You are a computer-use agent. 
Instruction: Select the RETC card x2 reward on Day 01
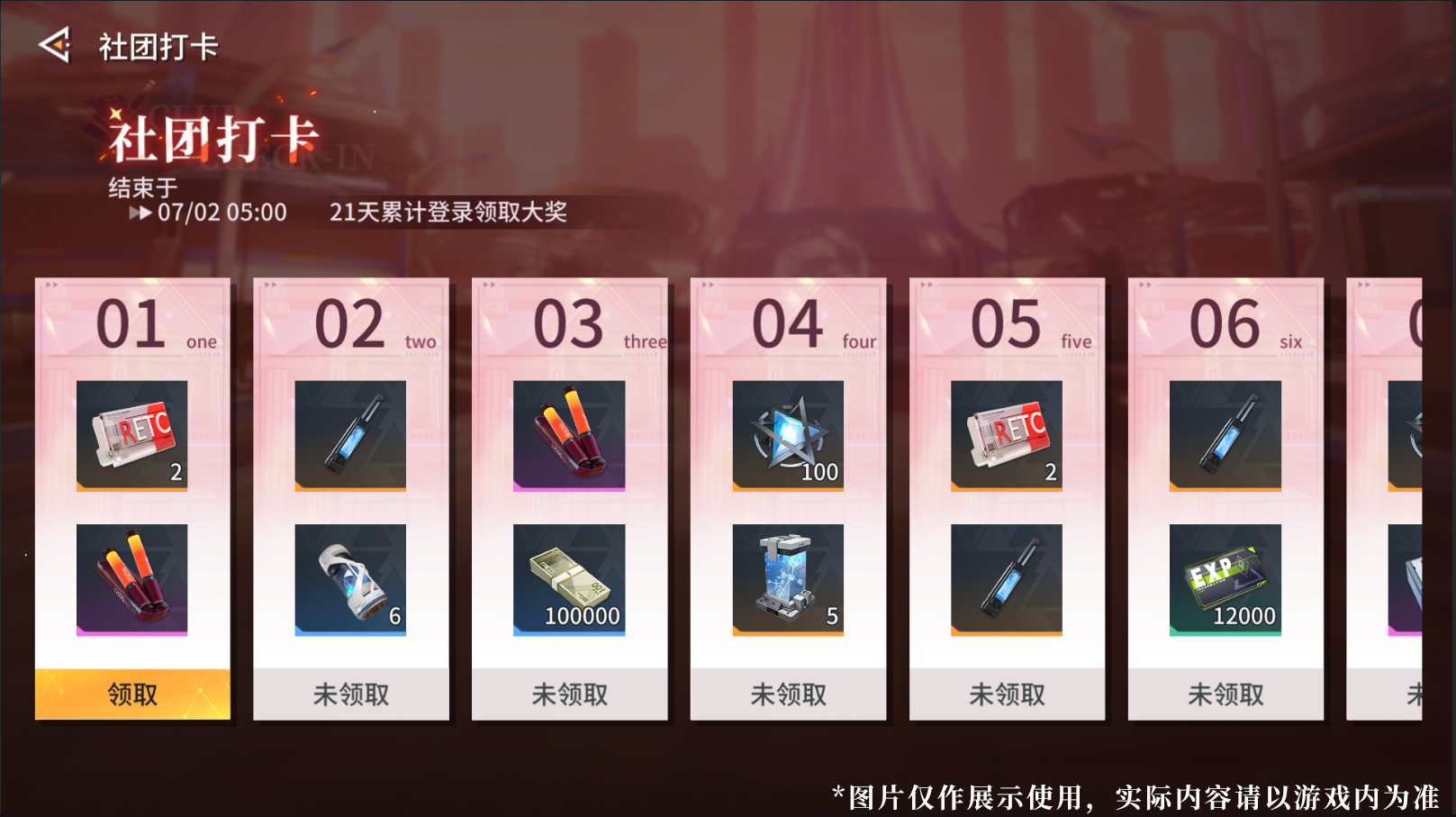point(131,436)
